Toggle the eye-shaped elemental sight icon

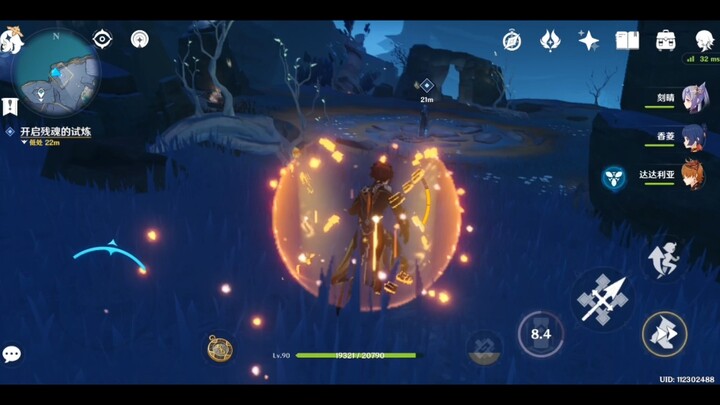pyautogui.click(x=102, y=39)
